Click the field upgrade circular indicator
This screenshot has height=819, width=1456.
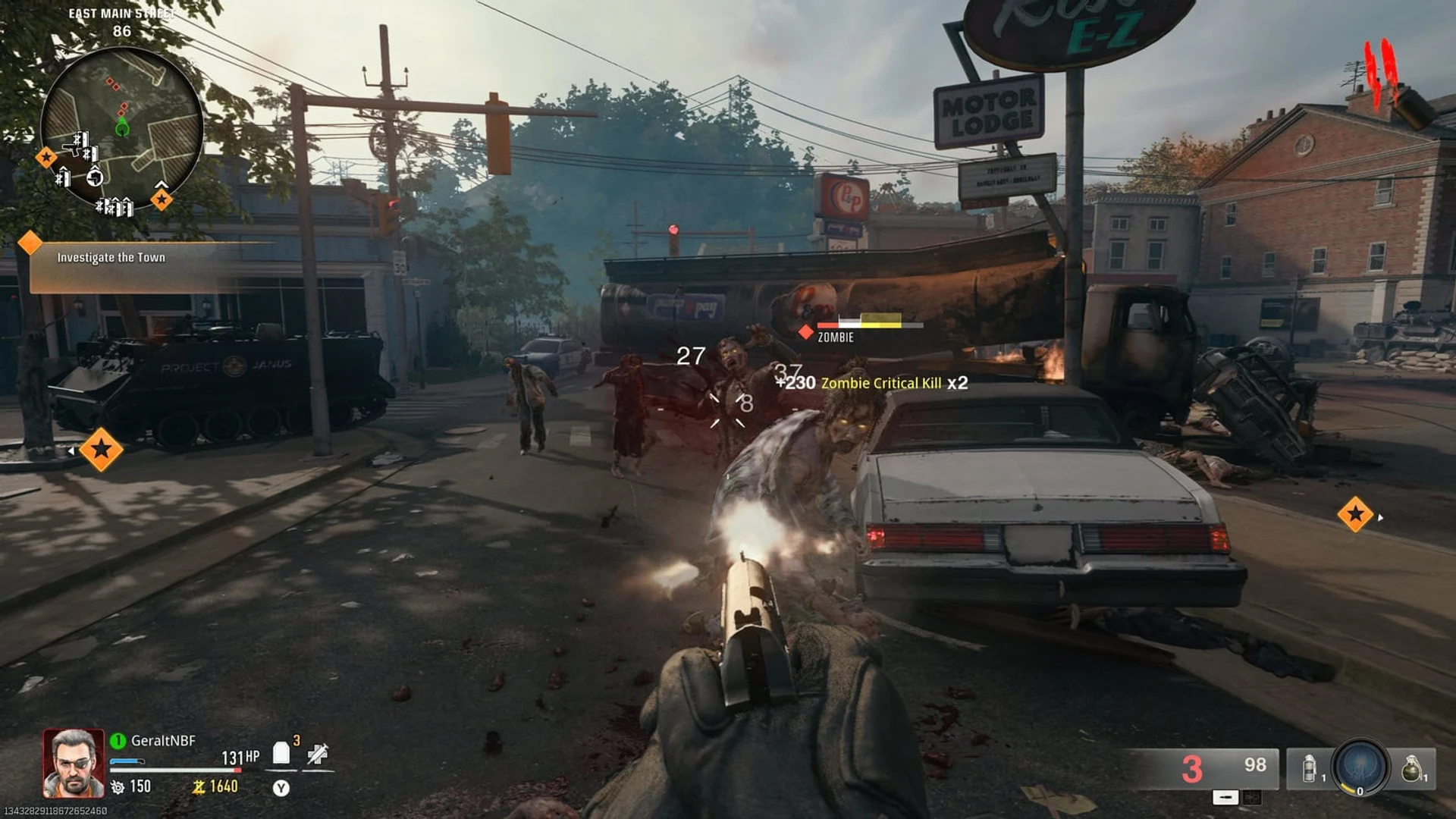coord(1360,769)
